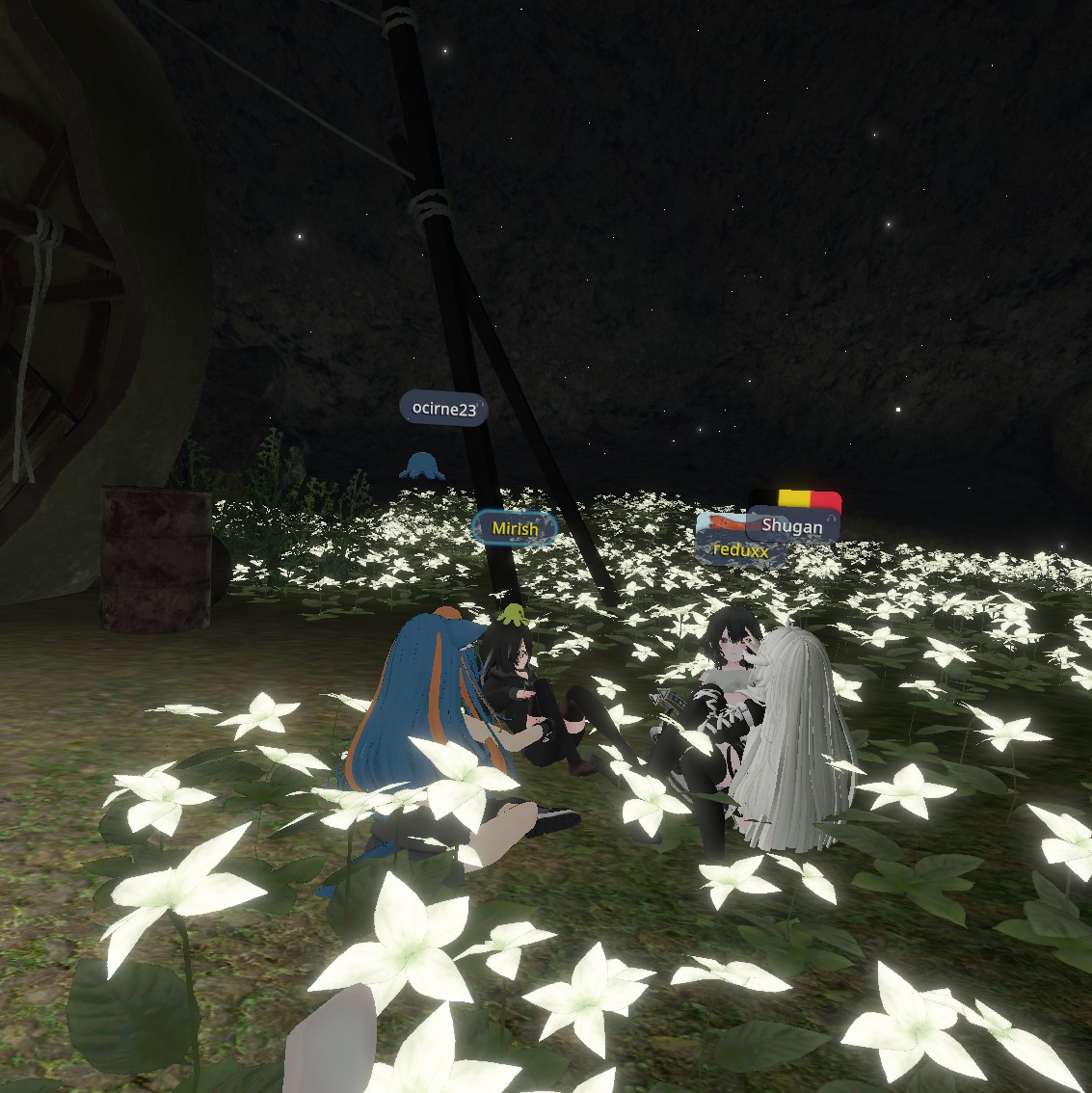Choose the Shugan player nameplate
This screenshot has height=1093, width=1092.
point(792,525)
